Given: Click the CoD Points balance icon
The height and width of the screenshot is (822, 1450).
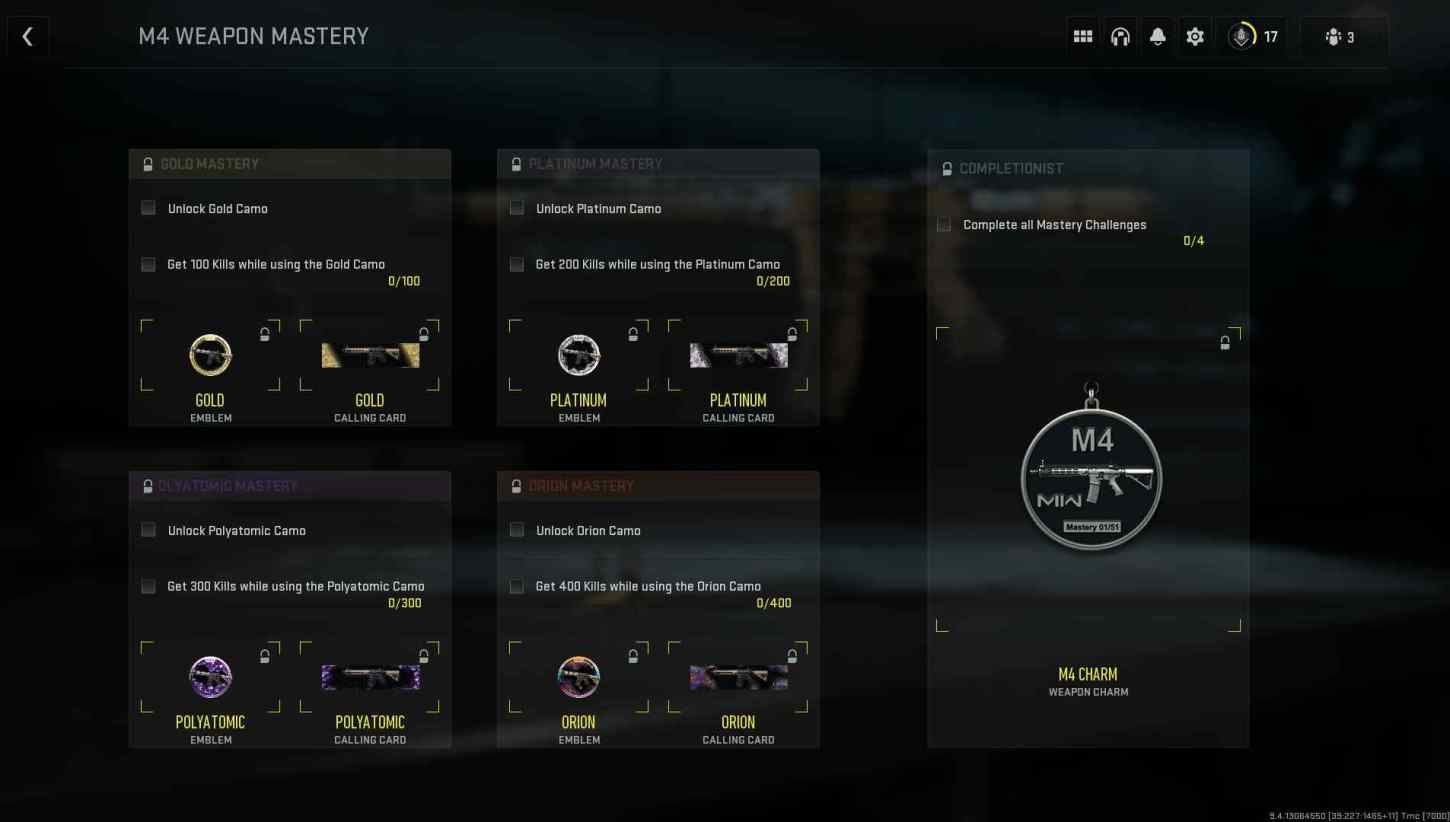Looking at the screenshot, I should click(x=1240, y=36).
